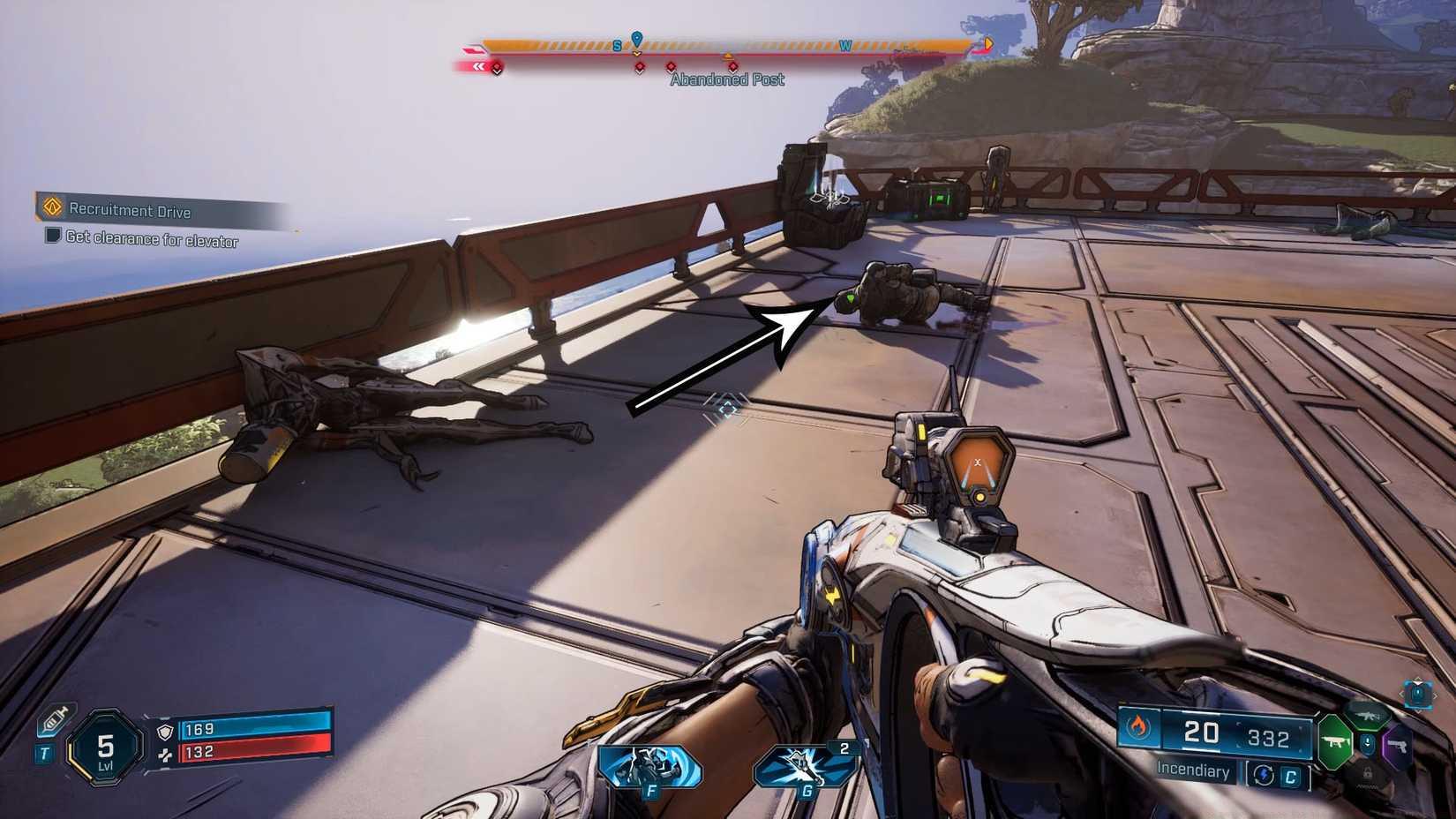
Task: Toggle the blue equip arrow badge
Action: (x=1368, y=741)
